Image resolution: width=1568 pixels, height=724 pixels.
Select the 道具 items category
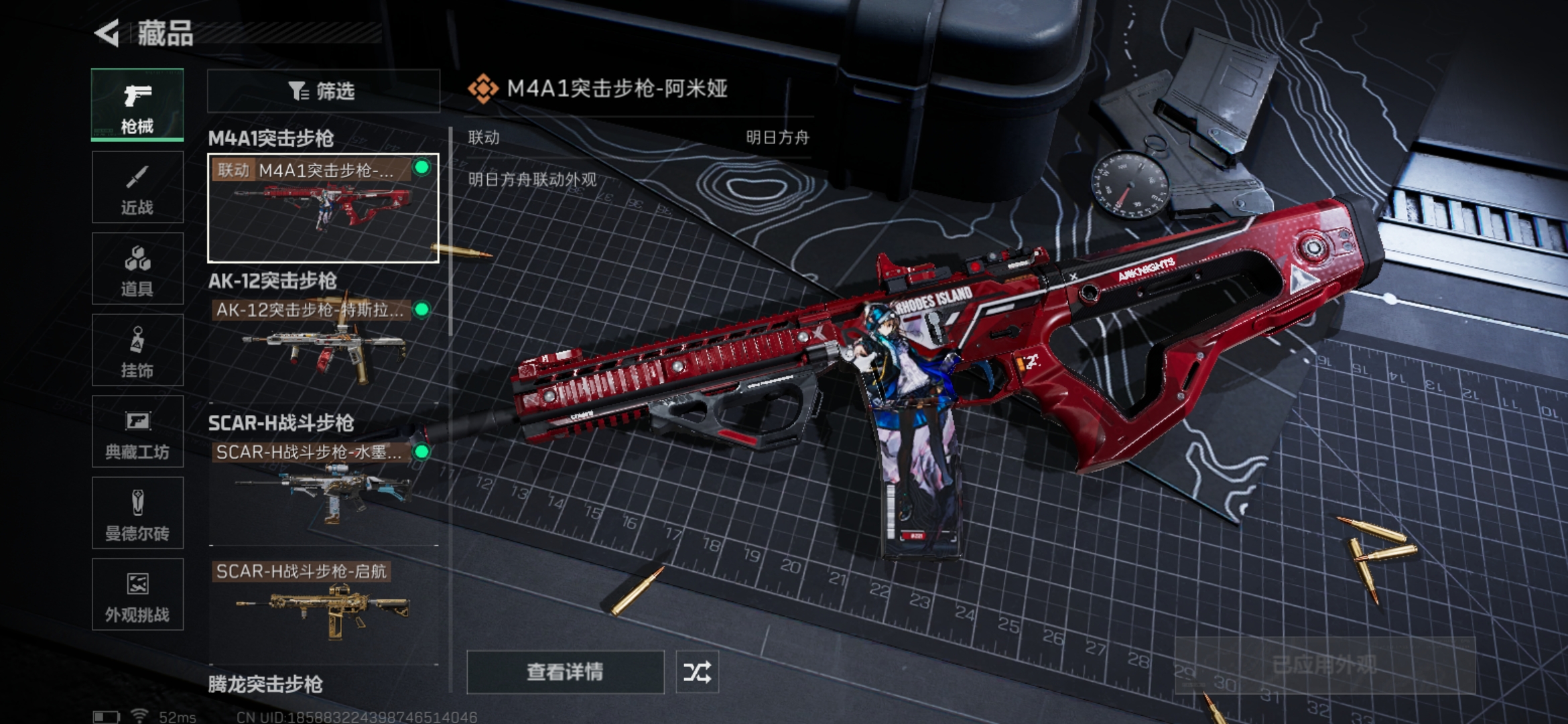[x=137, y=269]
